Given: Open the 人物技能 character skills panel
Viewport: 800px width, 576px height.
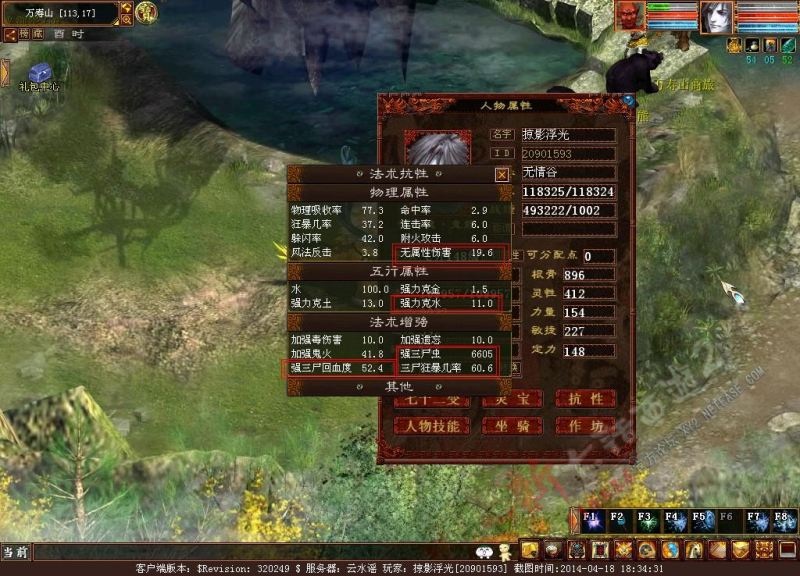Looking at the screenshot, I should pos(432,425).
